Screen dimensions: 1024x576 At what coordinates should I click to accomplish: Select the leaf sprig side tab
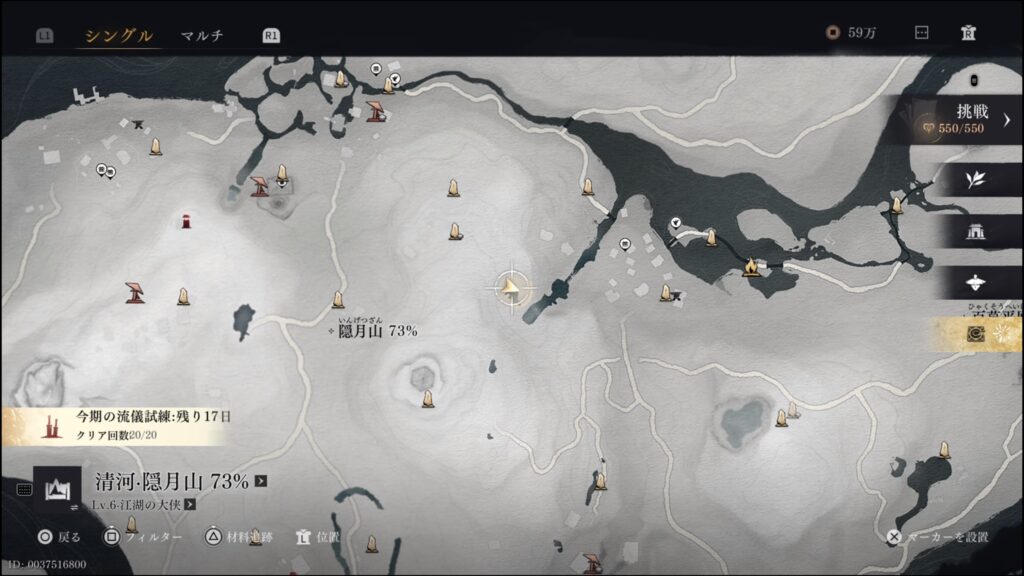tap(975, 180)
